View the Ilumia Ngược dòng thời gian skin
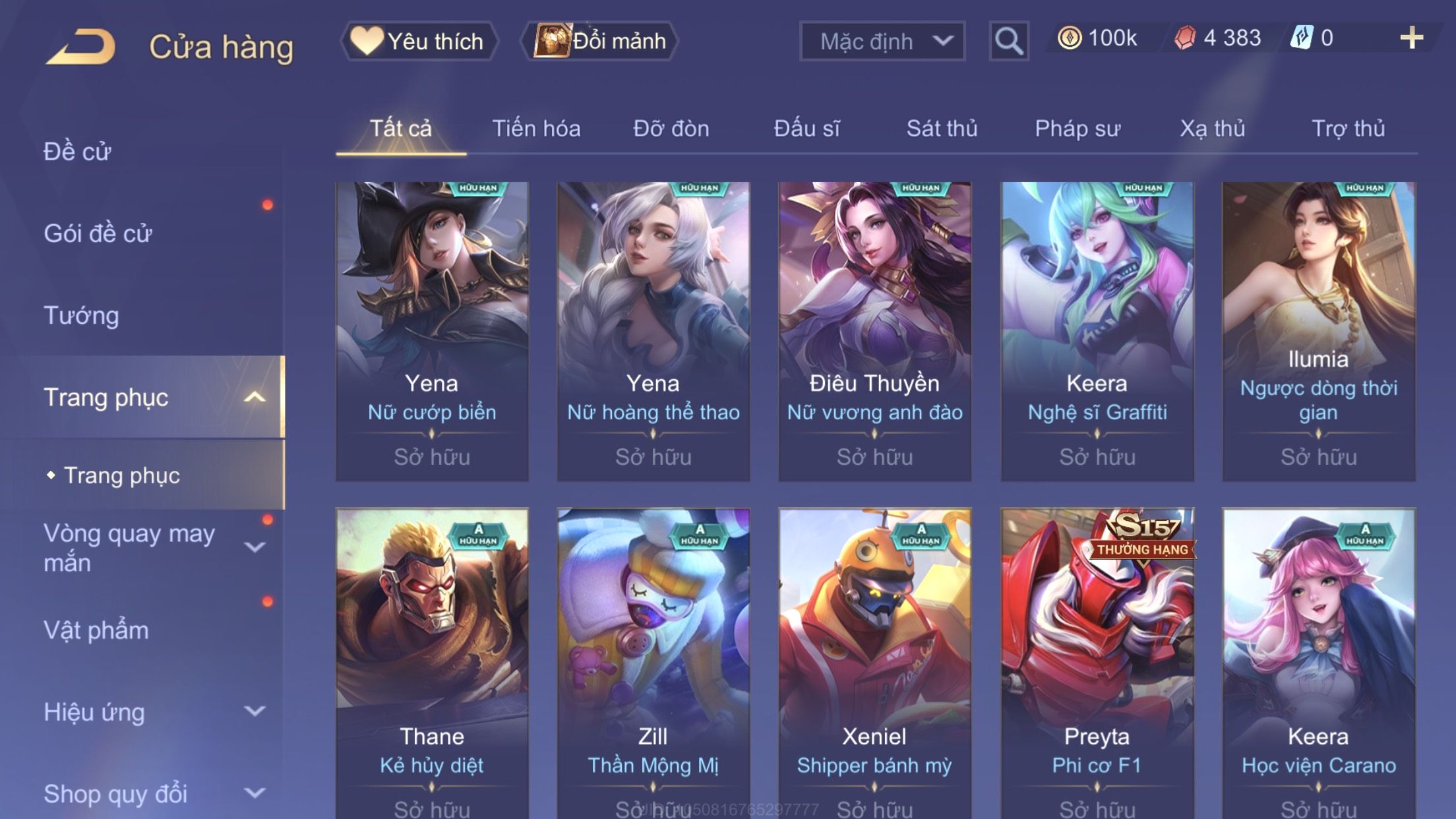This screenshot has height=819, width=1456. [x=1318, y=330]
